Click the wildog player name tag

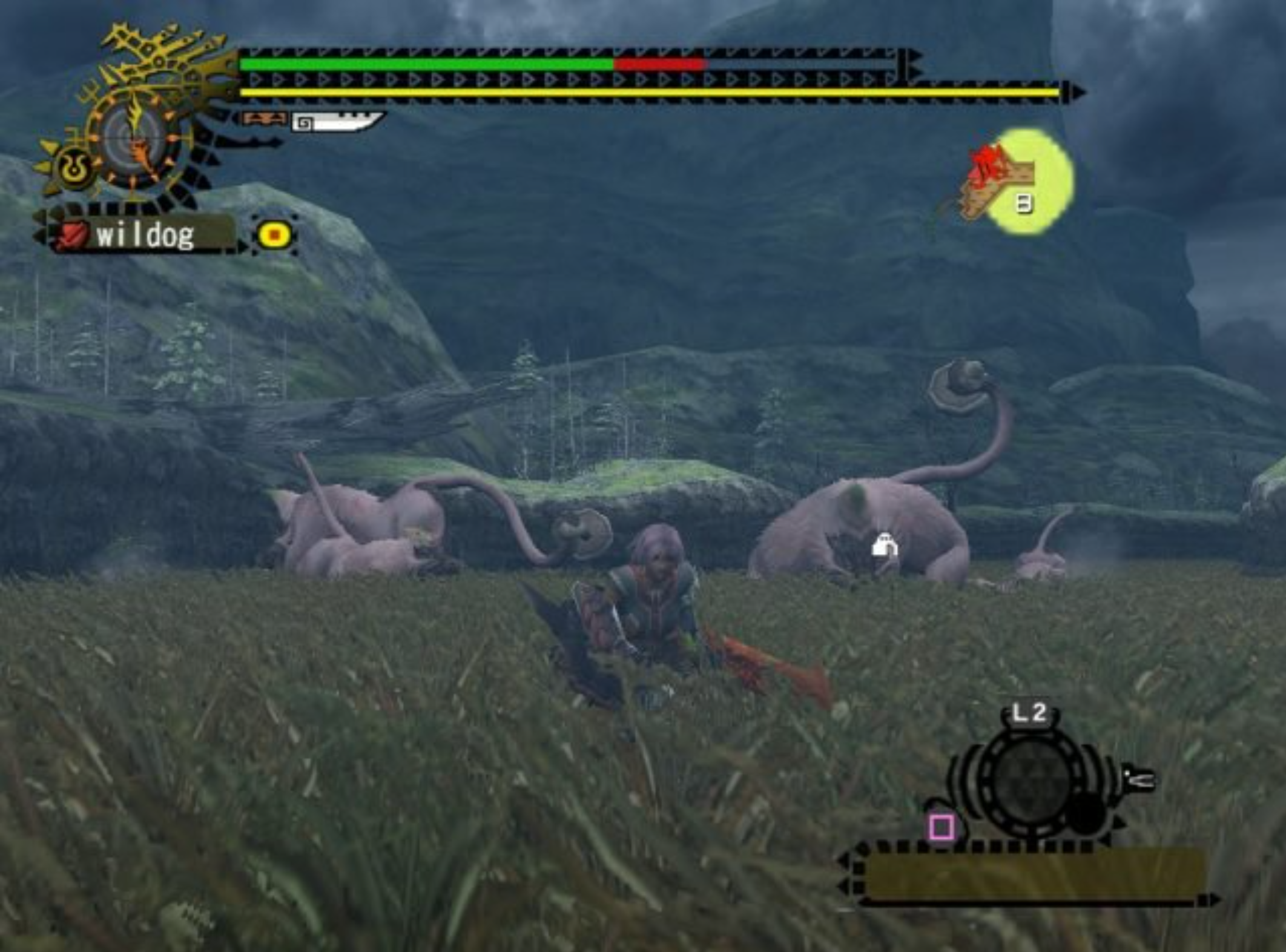(145, 235)
